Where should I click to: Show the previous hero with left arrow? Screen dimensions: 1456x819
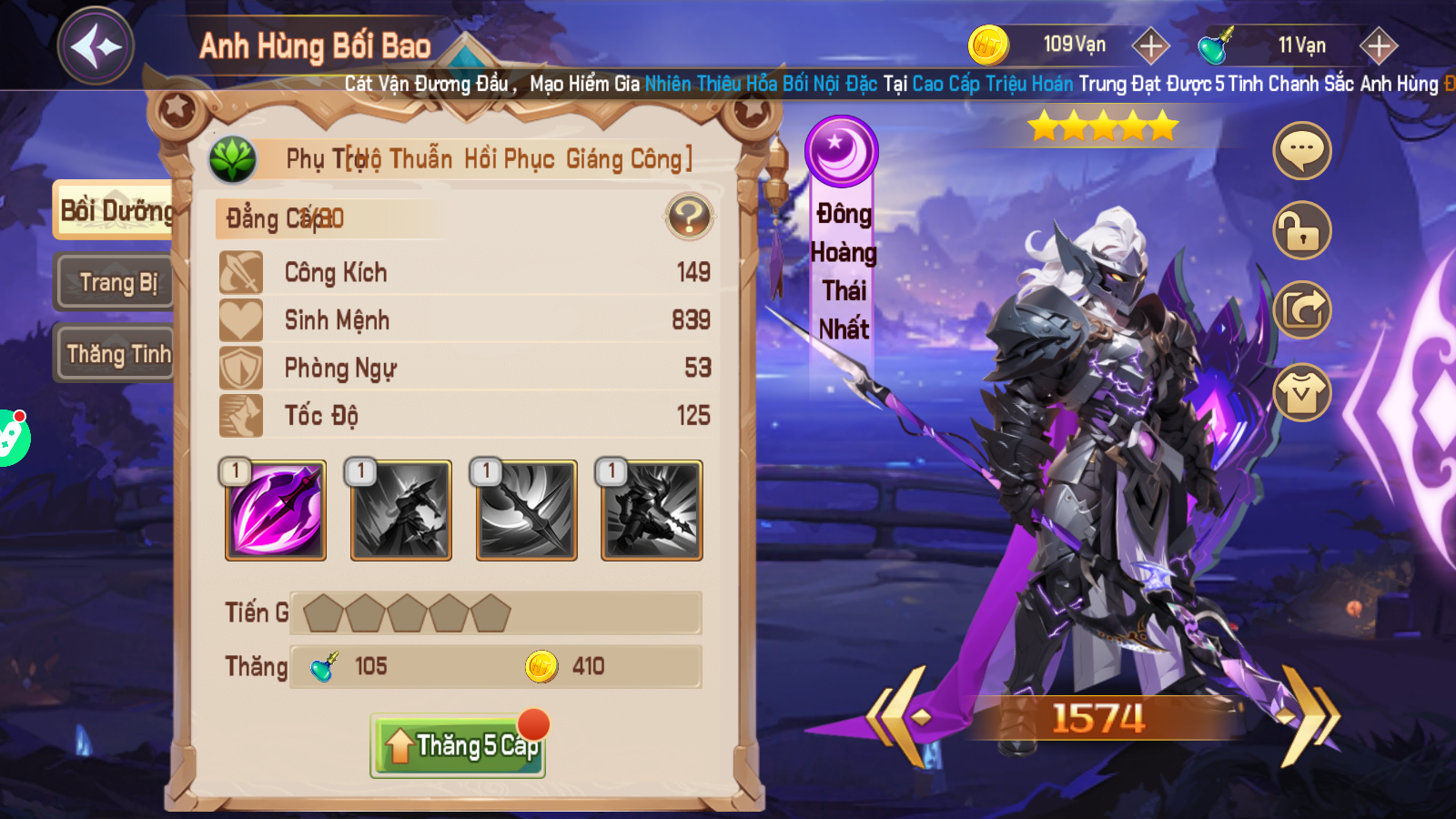[901, 717]
